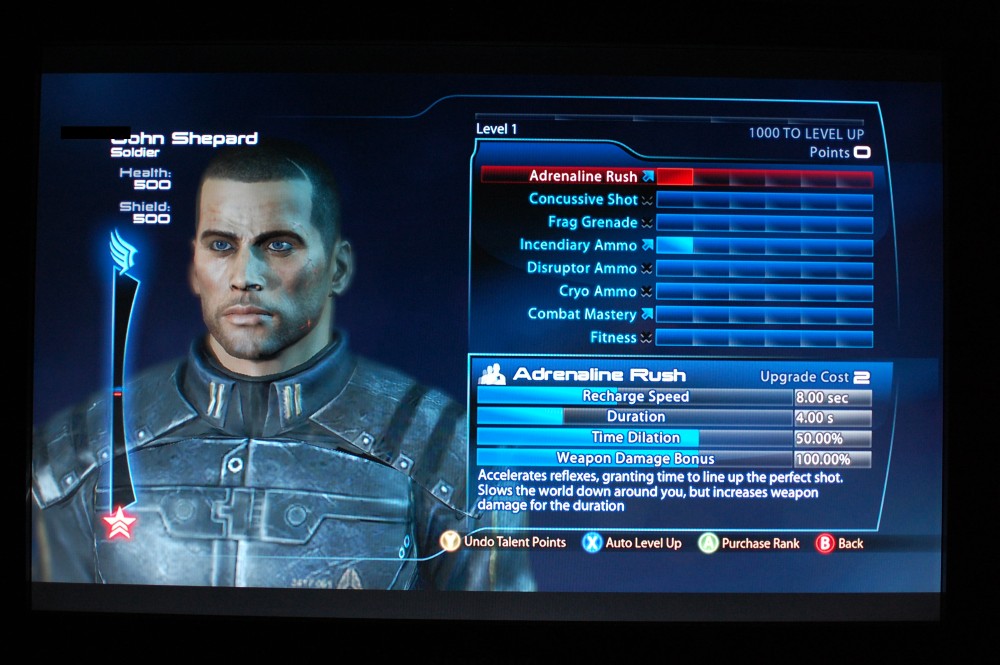Image resolution: width=1000 pixels, height=665 pixels.
Task: Select the Frag Grenade power row
Action: point(592,223)
